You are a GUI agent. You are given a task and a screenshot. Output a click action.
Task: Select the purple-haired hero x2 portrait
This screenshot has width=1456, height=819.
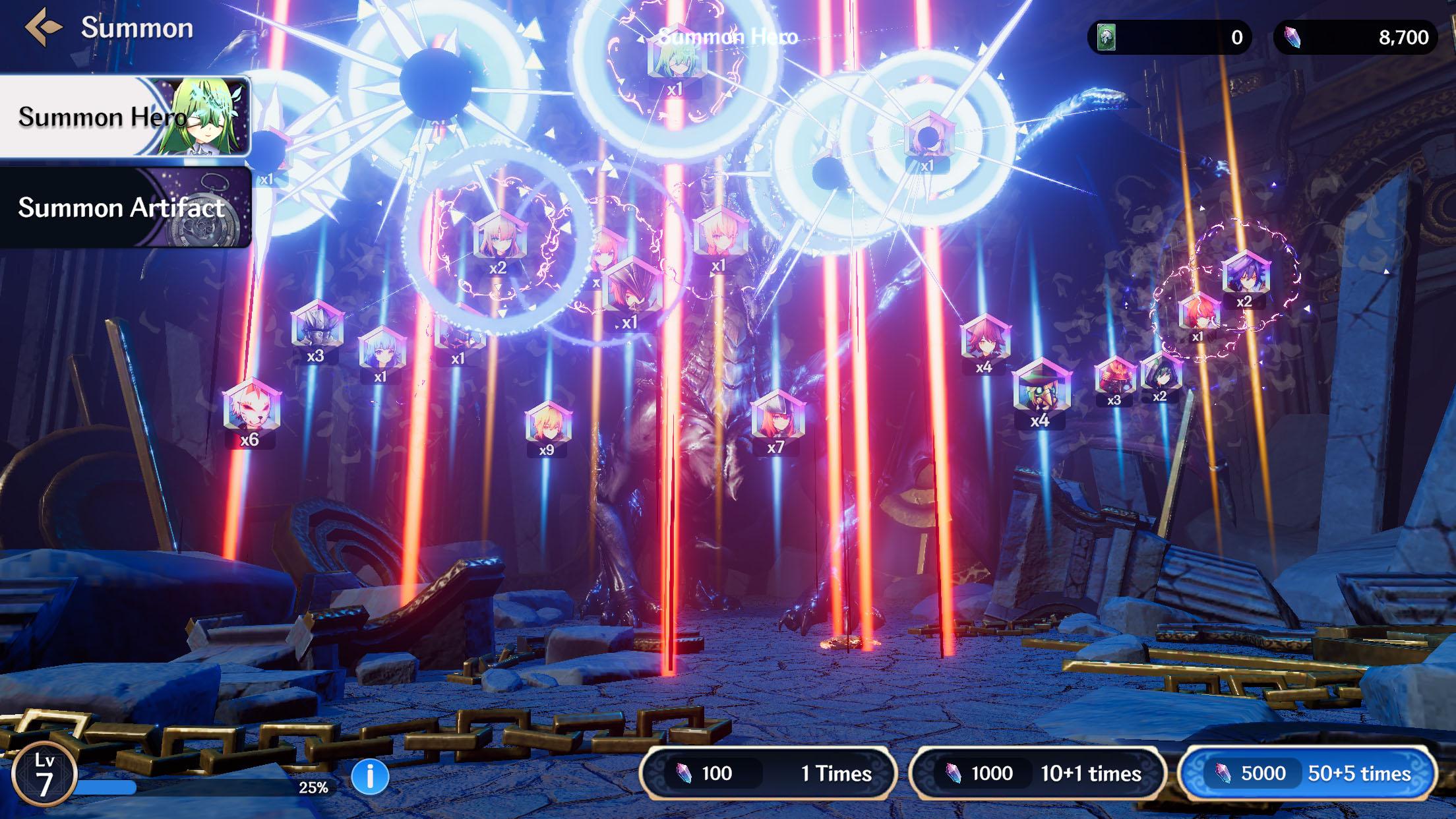pos(1245,273)
